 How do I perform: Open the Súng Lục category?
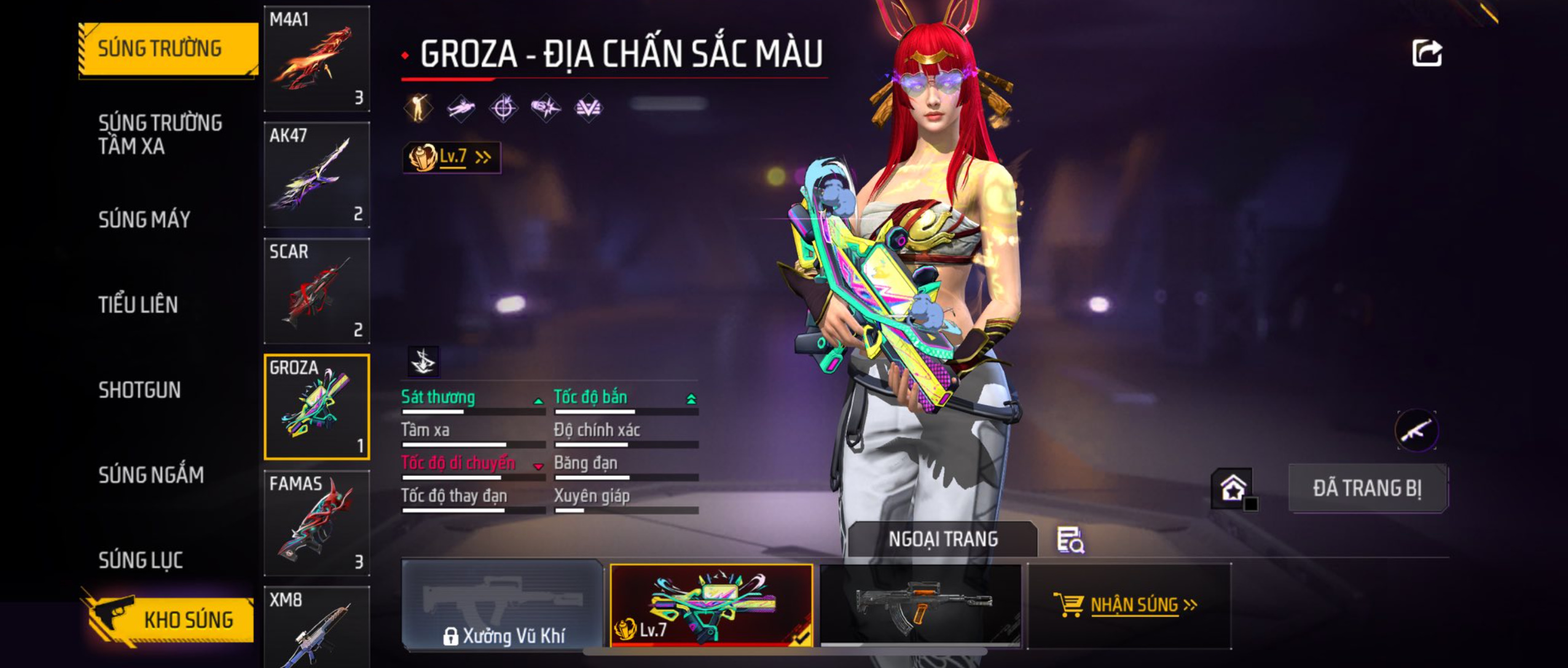pos(141,560)
